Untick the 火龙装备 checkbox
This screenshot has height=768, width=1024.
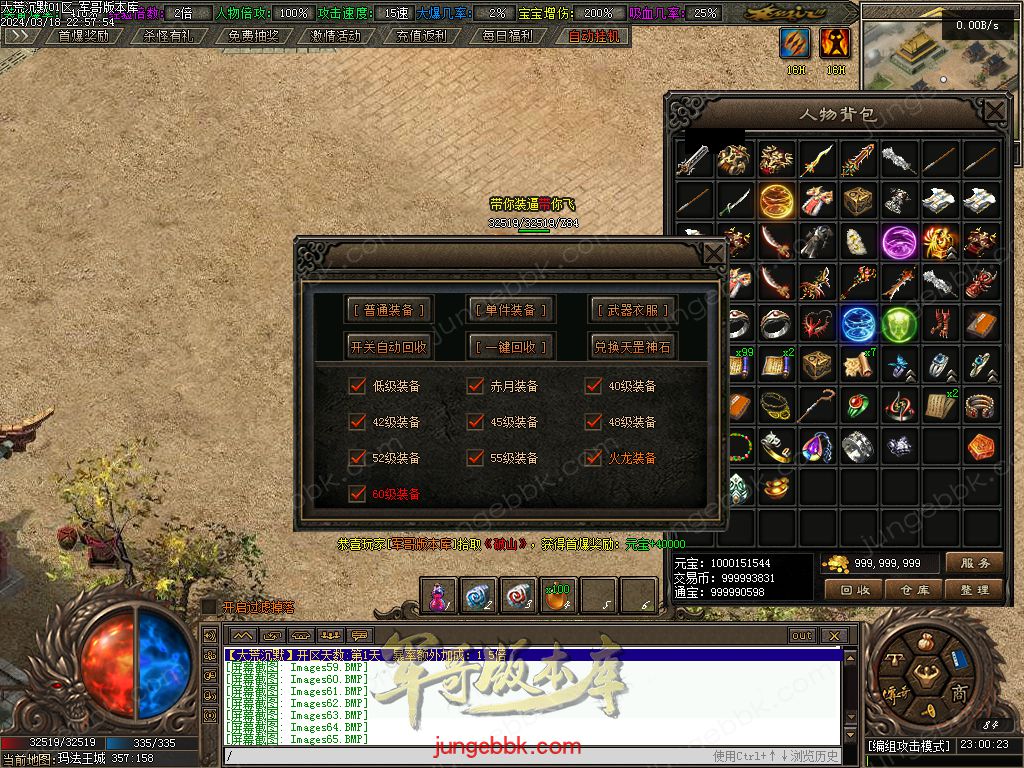(593, 458)
